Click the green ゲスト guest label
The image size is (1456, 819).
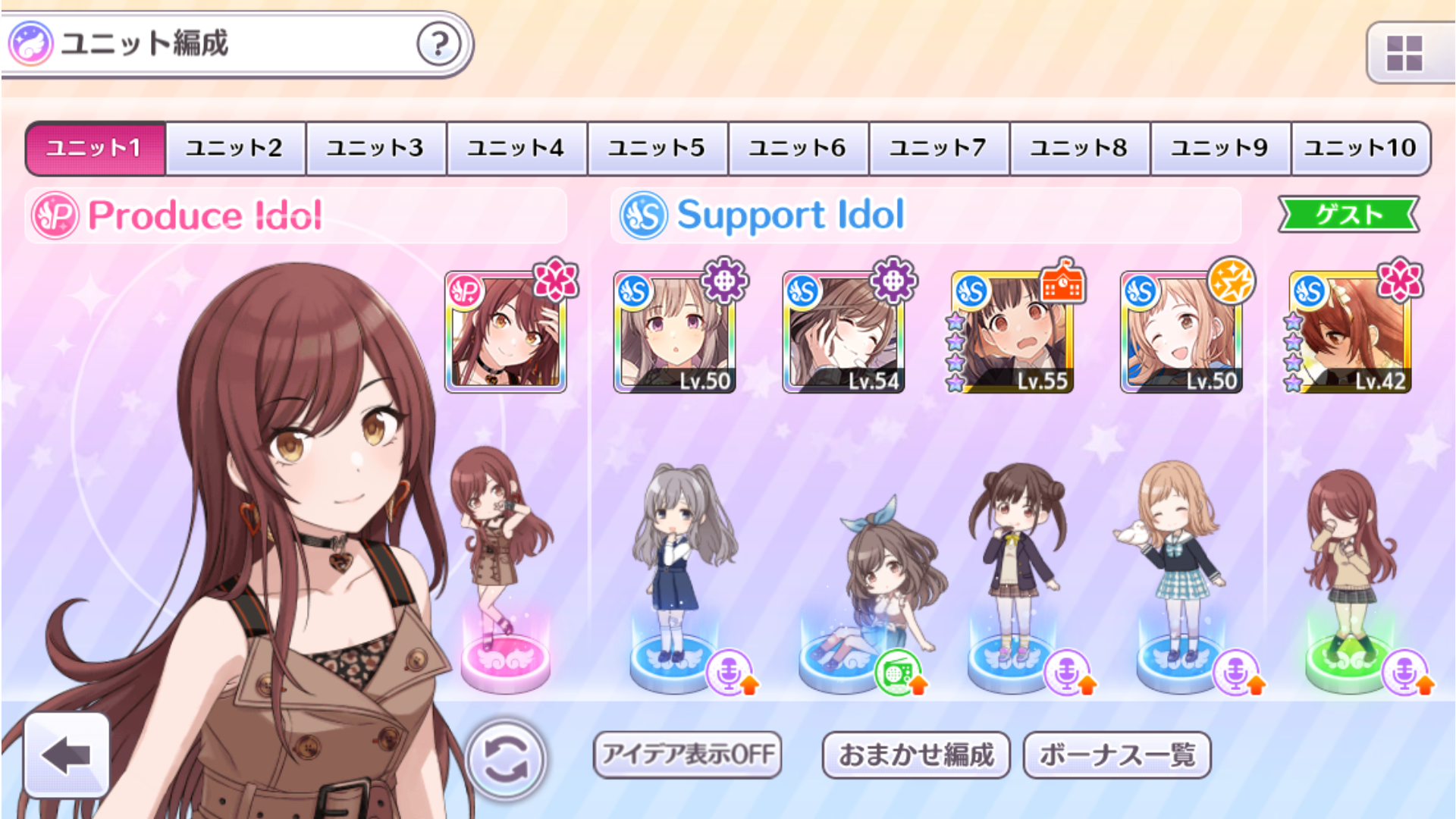coord(1348,215)
